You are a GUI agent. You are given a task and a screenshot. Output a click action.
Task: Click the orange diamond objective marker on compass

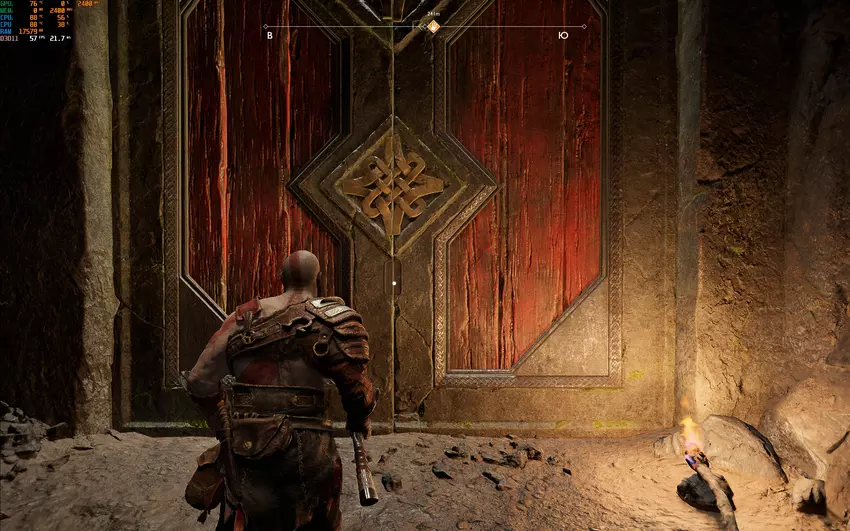pos(433,26)
